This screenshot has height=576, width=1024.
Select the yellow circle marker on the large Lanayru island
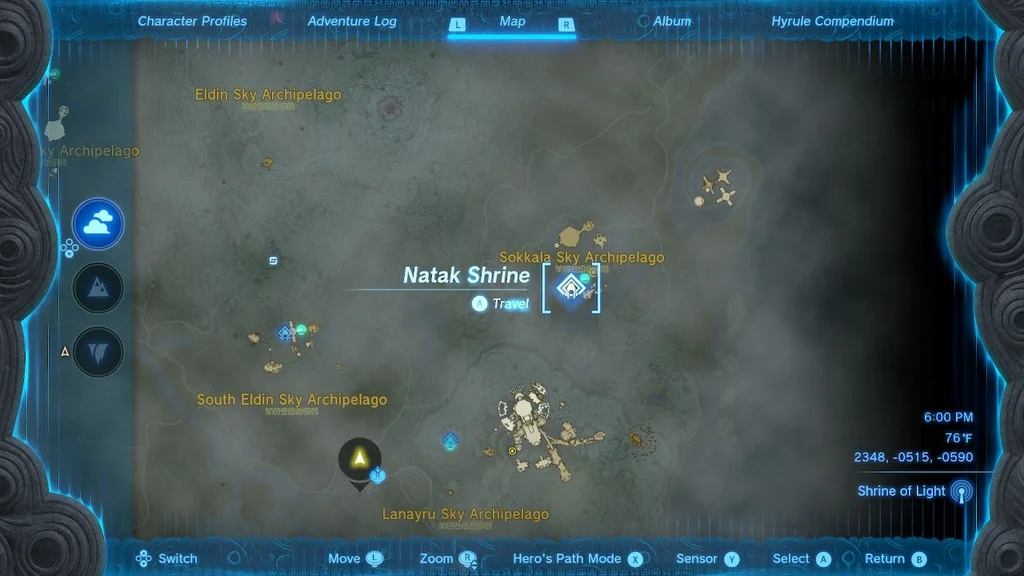pyautogui.click(x=513, y=451)
